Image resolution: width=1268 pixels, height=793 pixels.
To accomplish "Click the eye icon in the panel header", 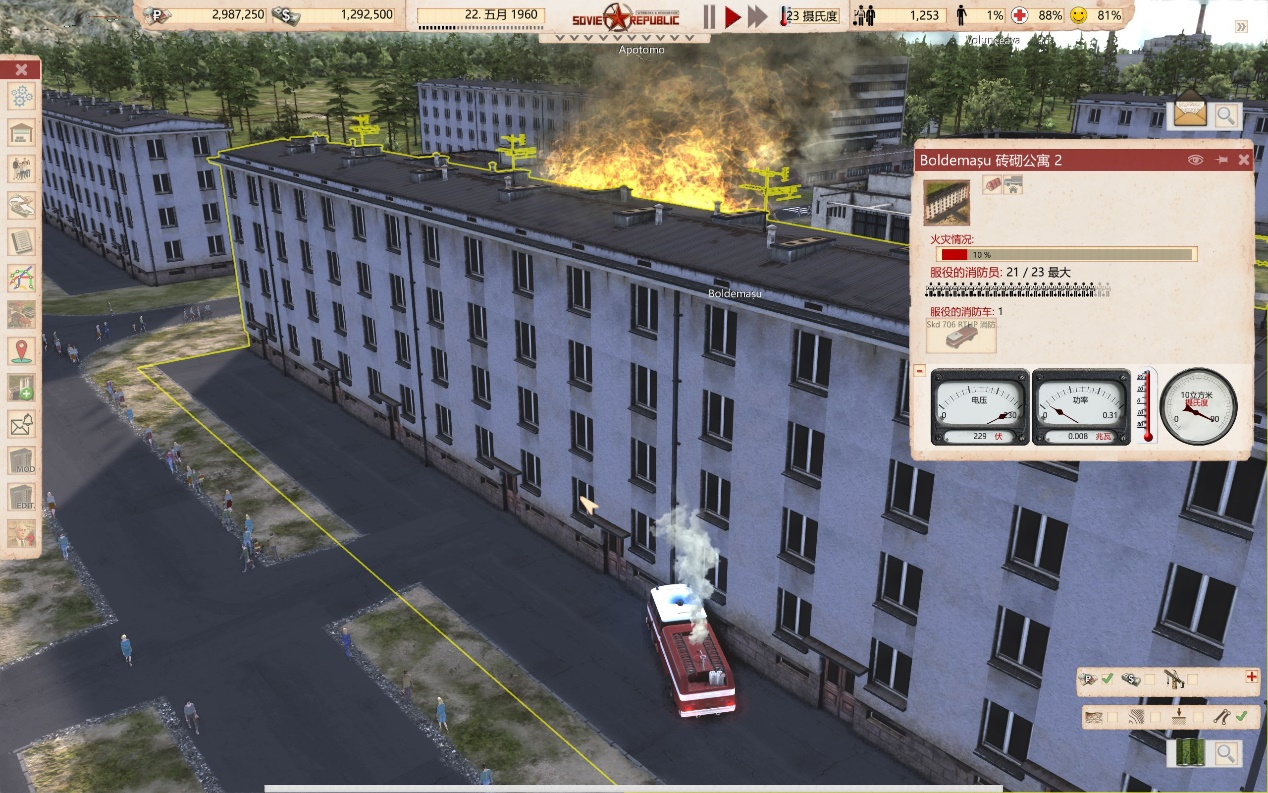I will [1194, 160].
